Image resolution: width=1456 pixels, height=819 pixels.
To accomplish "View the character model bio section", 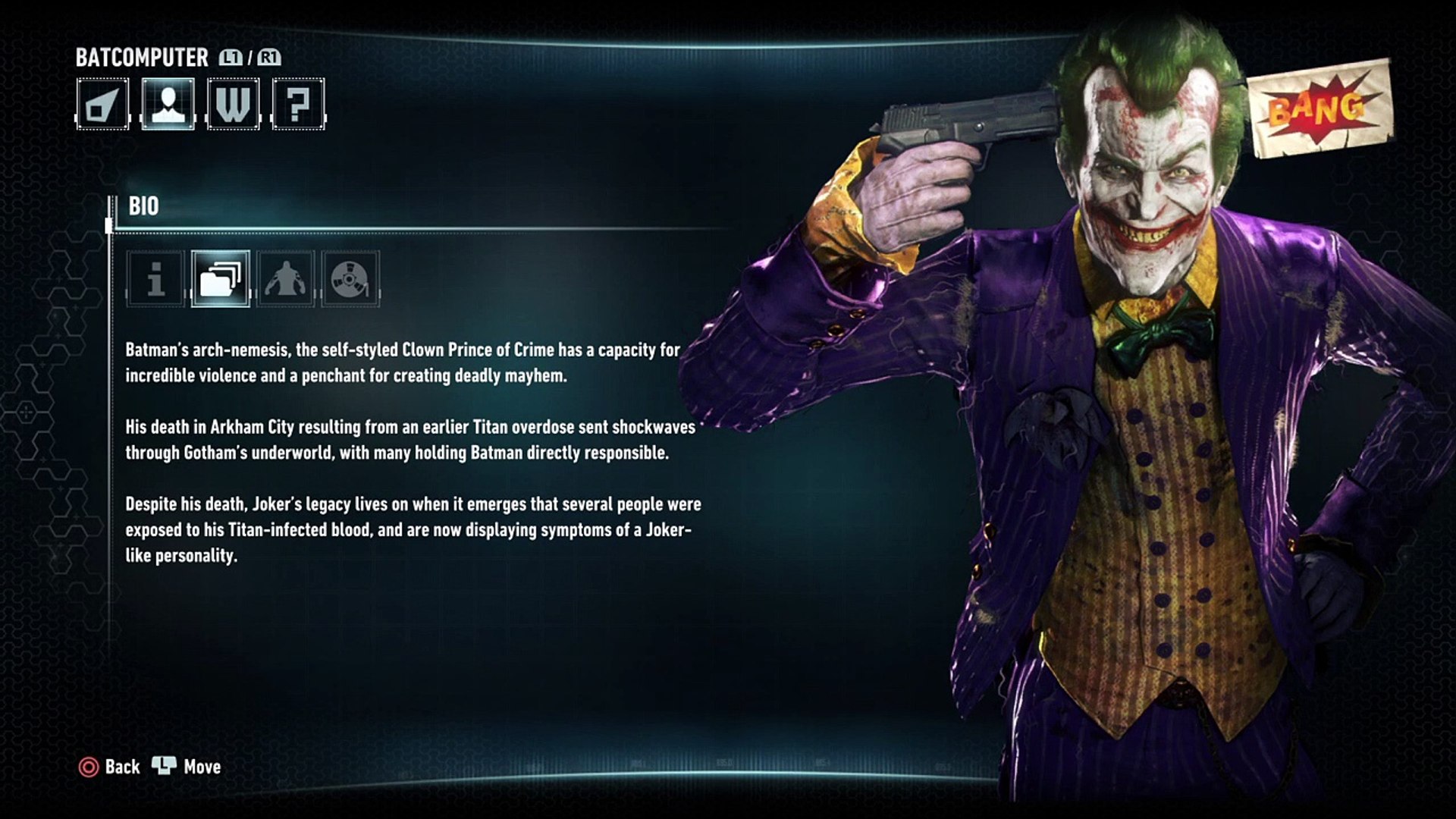I will [x=286, y=279].
